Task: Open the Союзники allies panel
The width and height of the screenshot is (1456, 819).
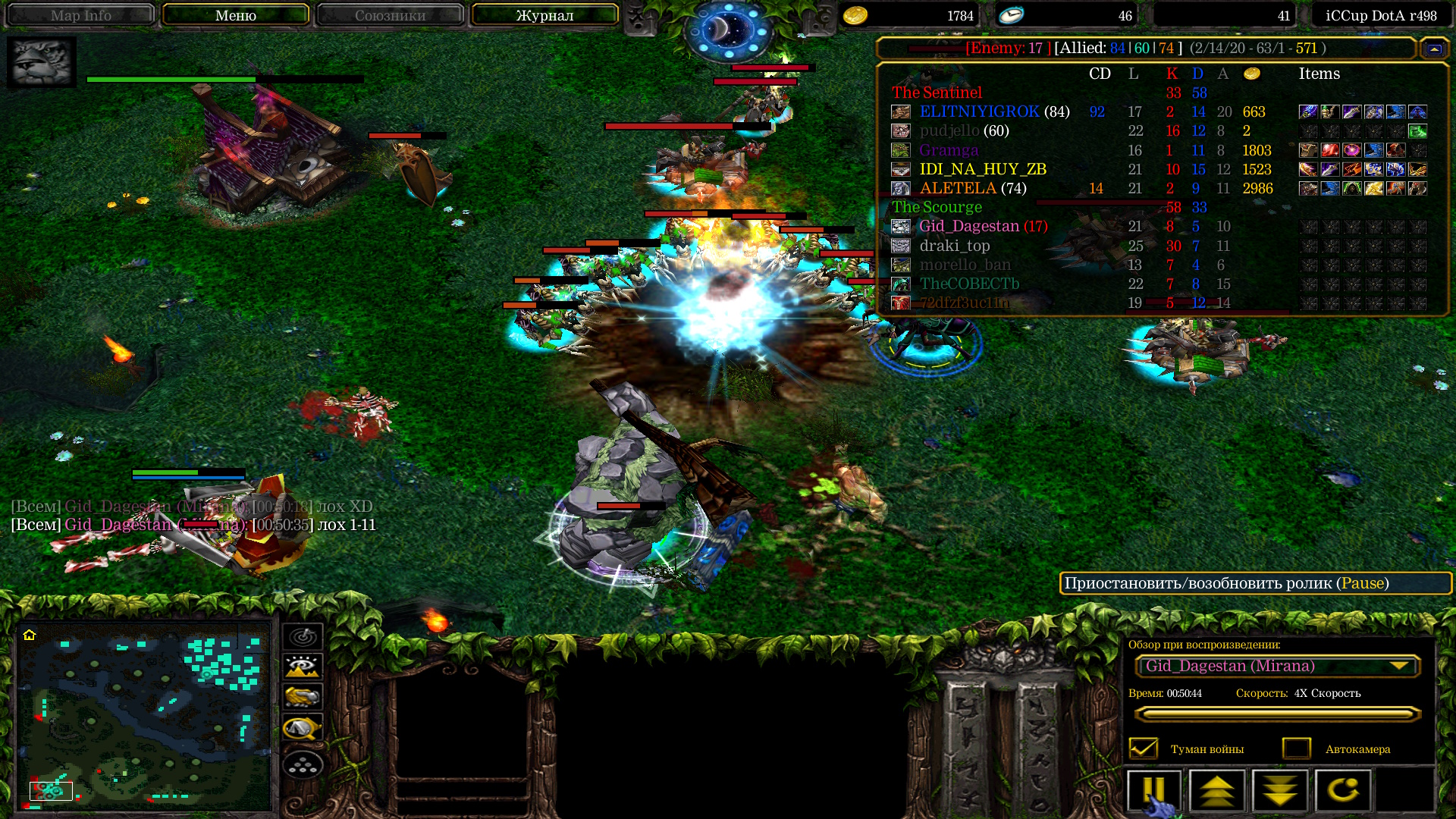Action: tap(390, 15)
